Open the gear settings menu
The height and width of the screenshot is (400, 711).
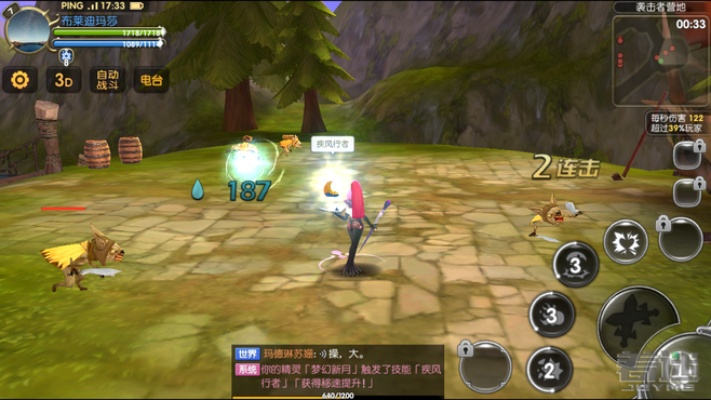pos(19,80)
